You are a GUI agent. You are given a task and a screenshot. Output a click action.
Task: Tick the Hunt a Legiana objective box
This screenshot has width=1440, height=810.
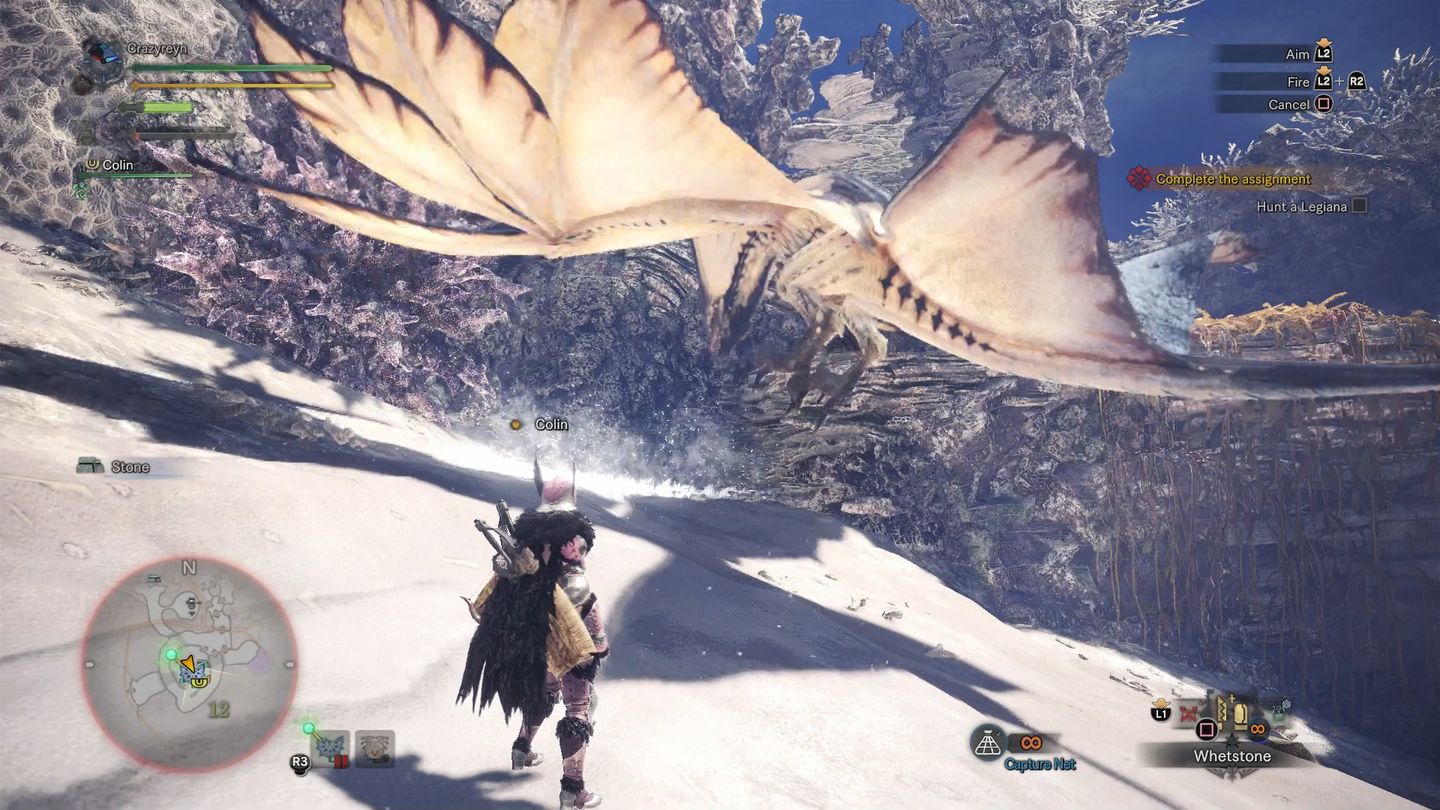[1358, 207]
